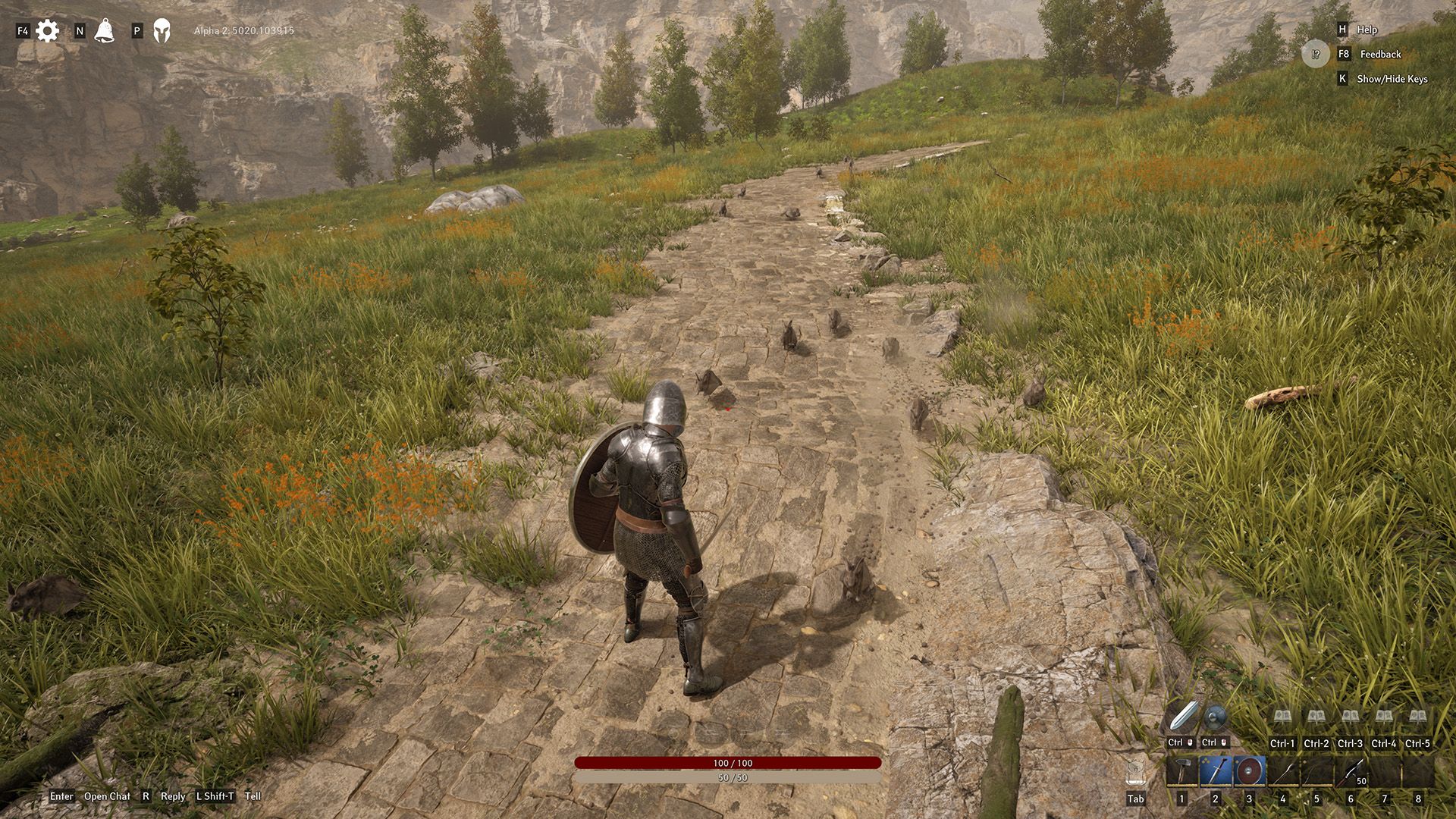Open the first book slot labeled Ctrl-1
This screenshot has width=1456, height=819.
pyautogui.click(x=1282, y=717)
